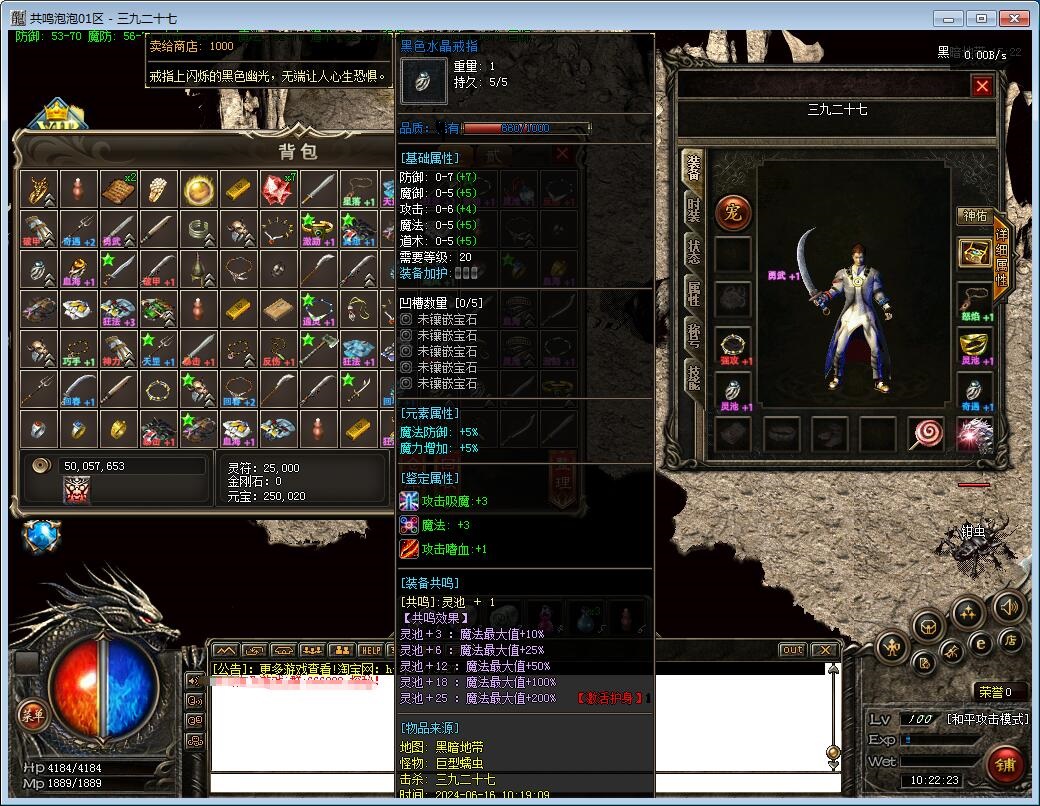Click the 神佑 button
Screen dimensions: 1040x806
tap(974, 216)
